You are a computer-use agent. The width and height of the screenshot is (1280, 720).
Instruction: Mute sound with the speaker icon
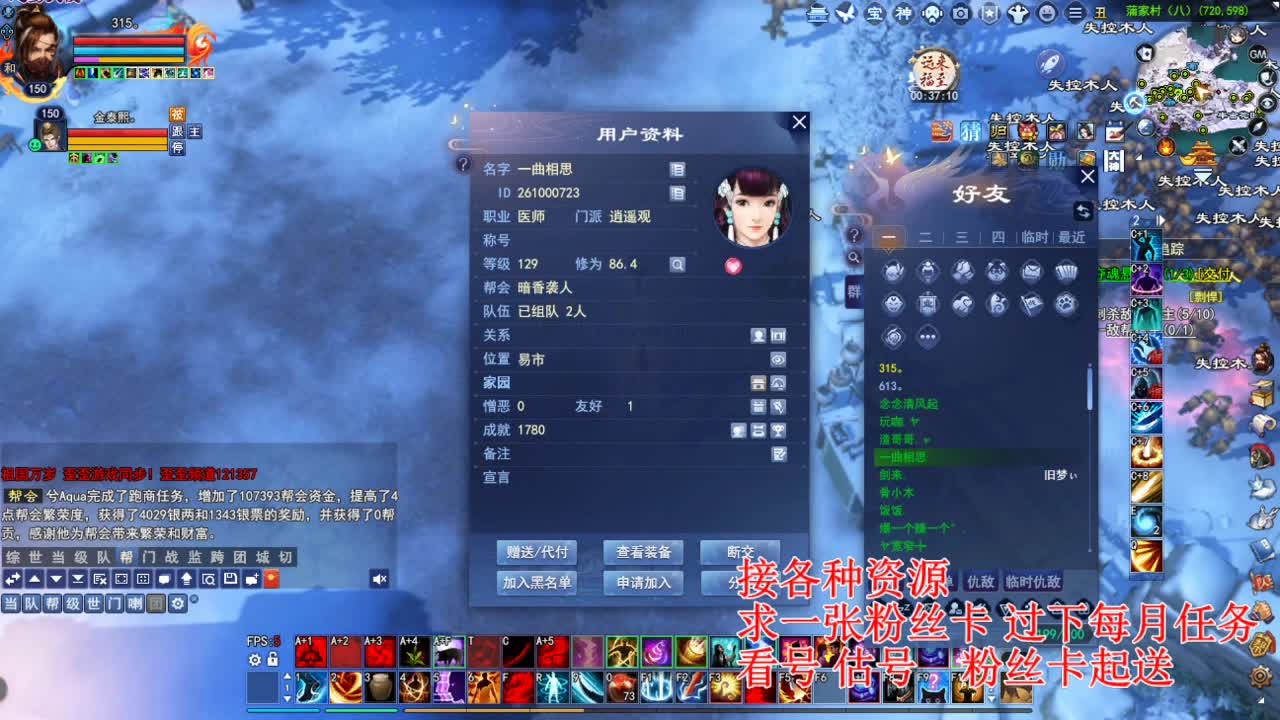tap(378, 579)
